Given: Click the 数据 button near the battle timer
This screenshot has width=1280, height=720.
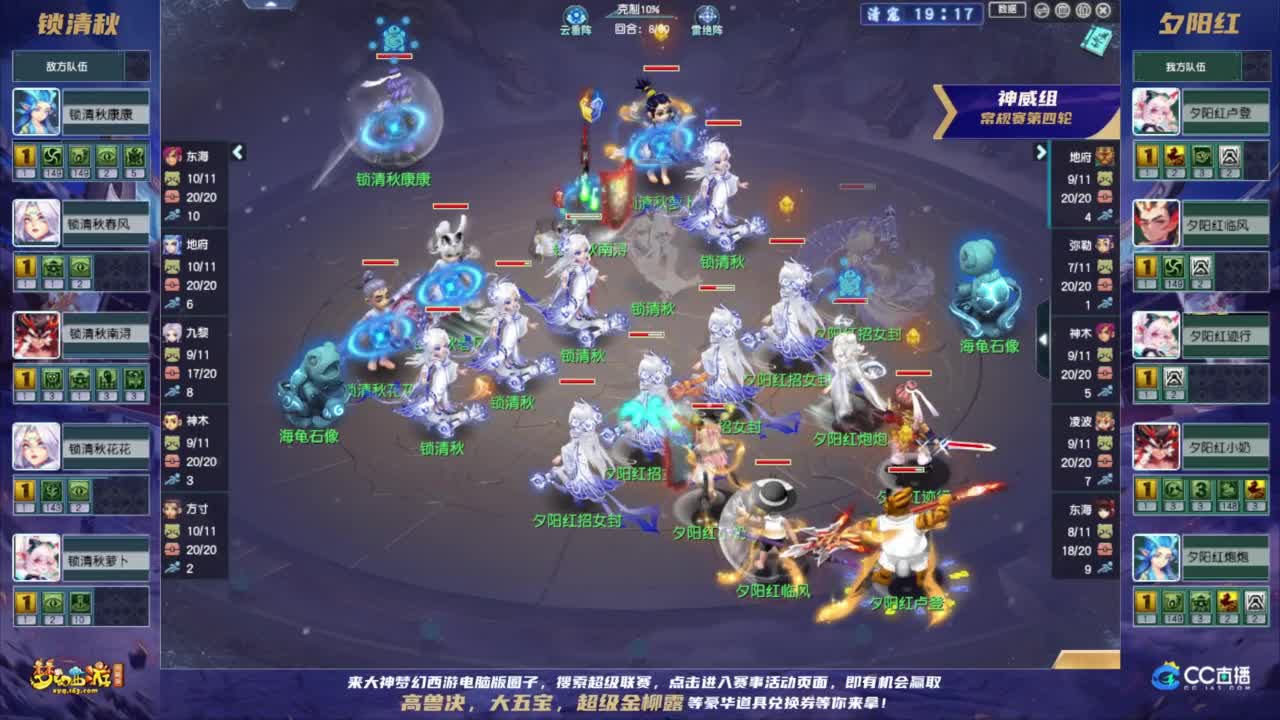Looking at the screenshot, I should pyautogui.click(x=1005, y=10).
